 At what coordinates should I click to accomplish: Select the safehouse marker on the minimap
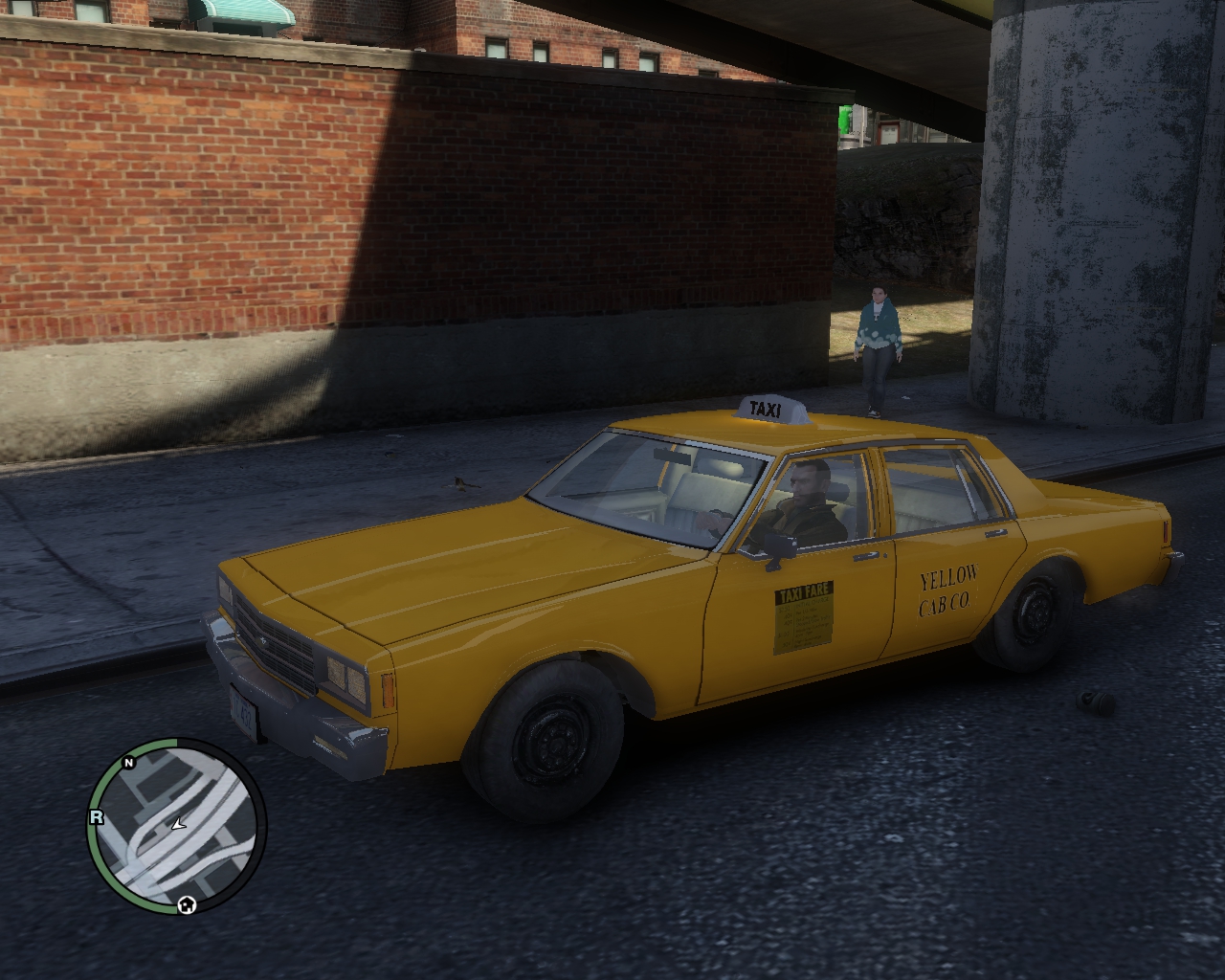coord(187,903)
